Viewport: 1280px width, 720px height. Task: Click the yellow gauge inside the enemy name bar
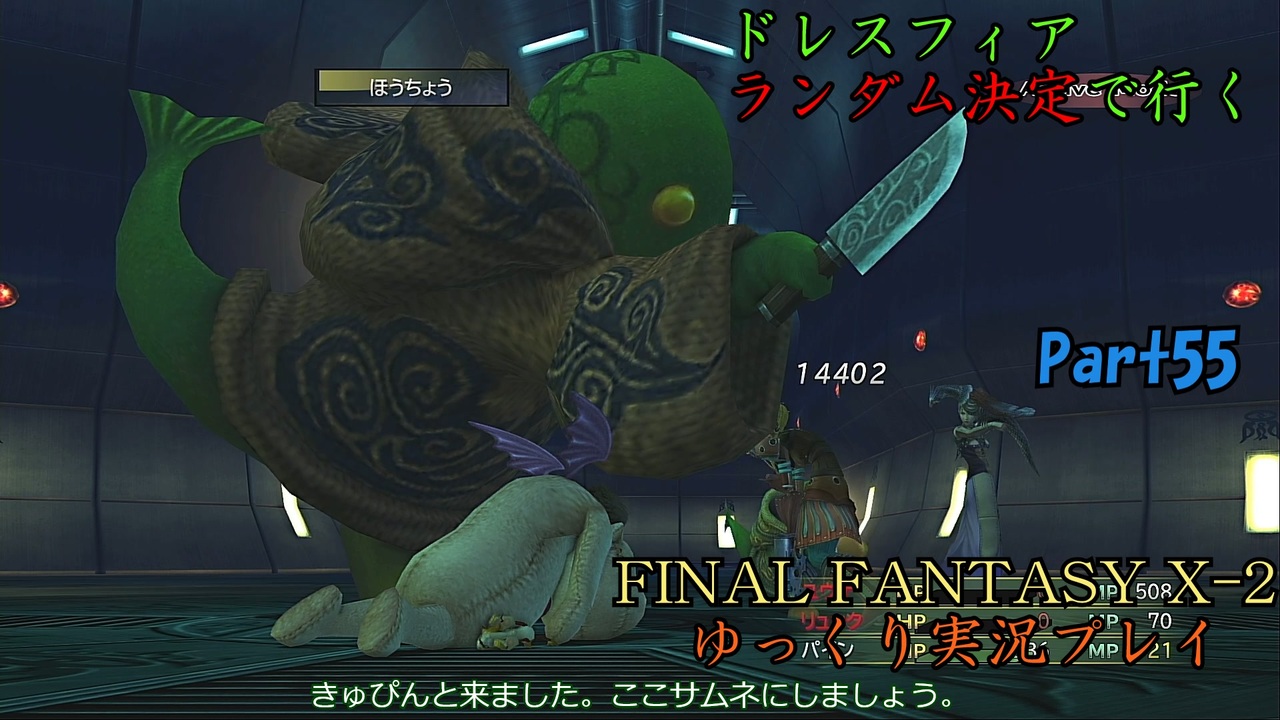(340, 81)
